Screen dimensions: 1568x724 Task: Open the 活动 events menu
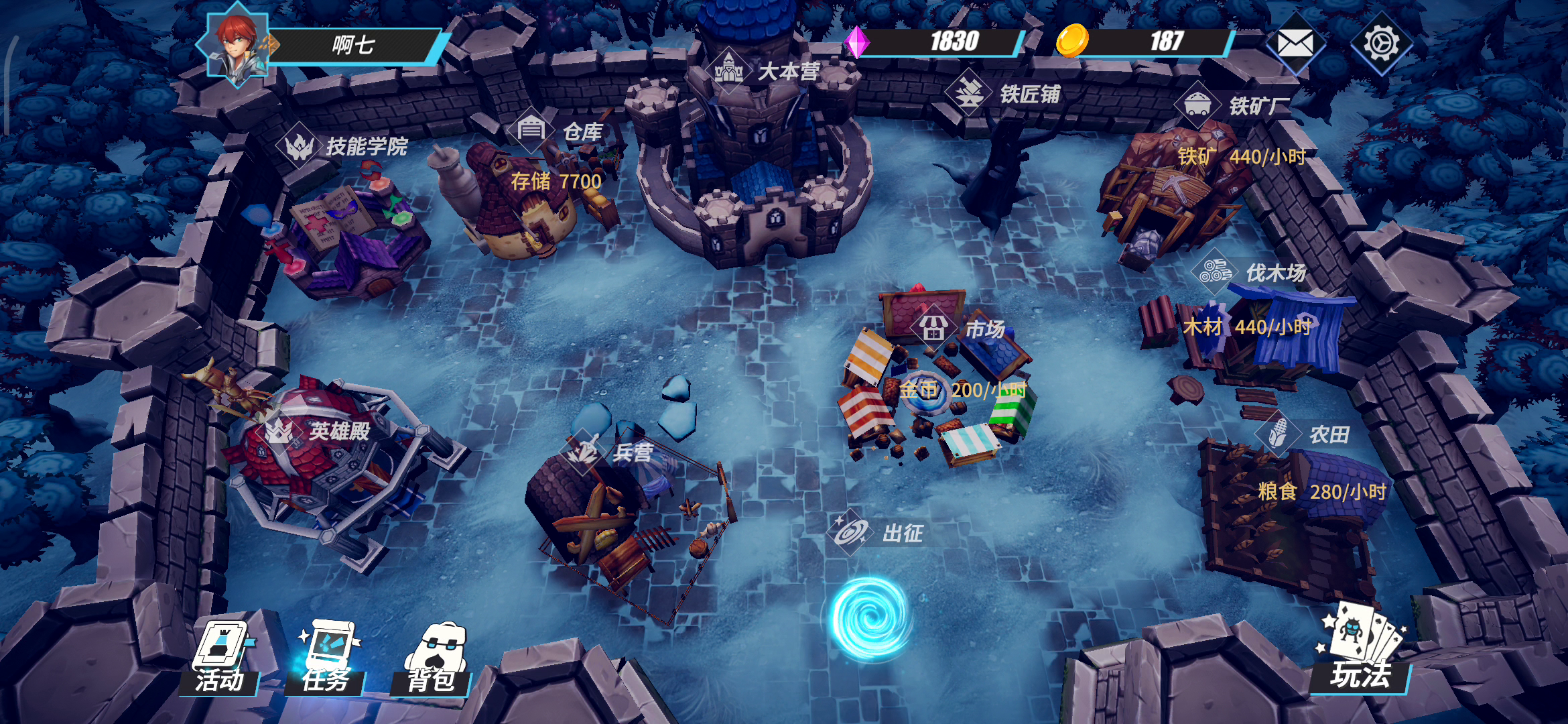[220, 658]
